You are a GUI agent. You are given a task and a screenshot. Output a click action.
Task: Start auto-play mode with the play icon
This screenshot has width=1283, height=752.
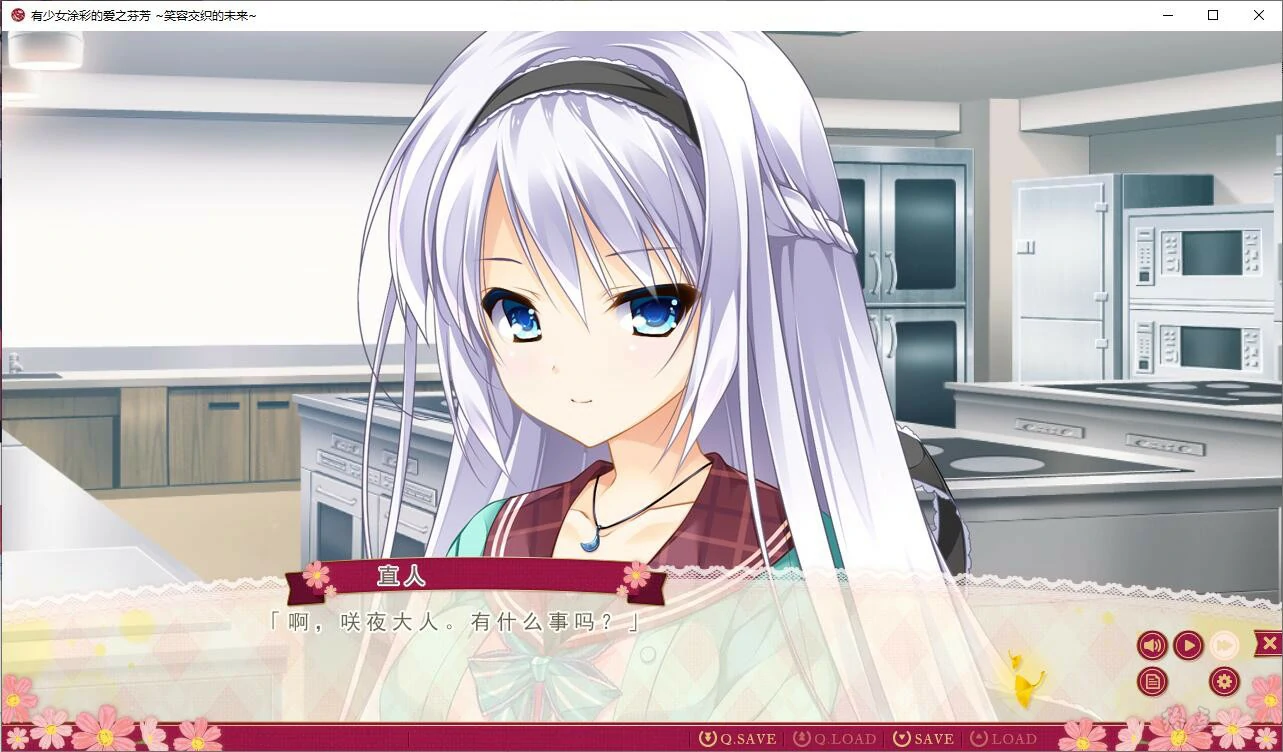[x=1188, y=645]
